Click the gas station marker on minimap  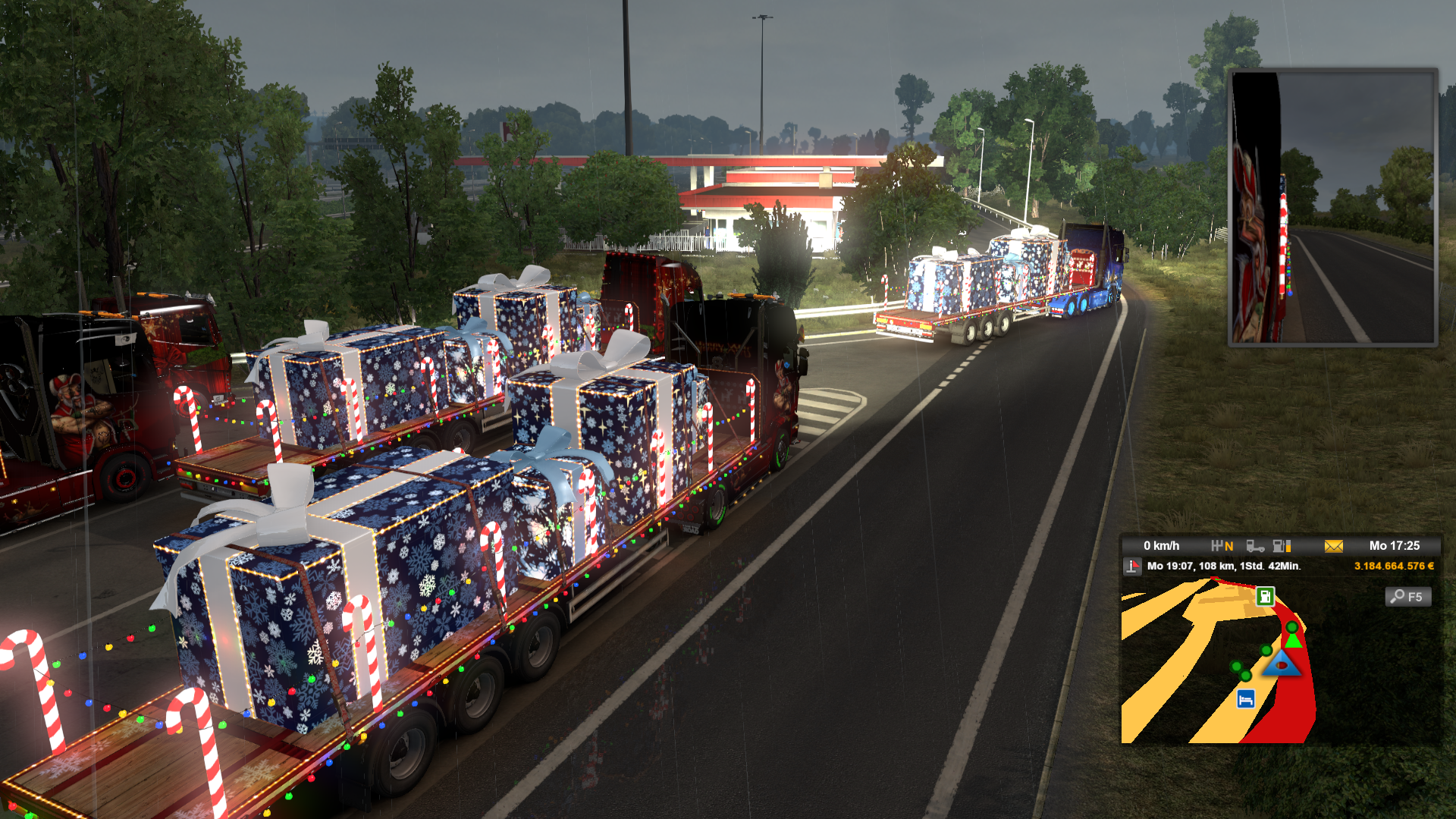coord(1265,596)
